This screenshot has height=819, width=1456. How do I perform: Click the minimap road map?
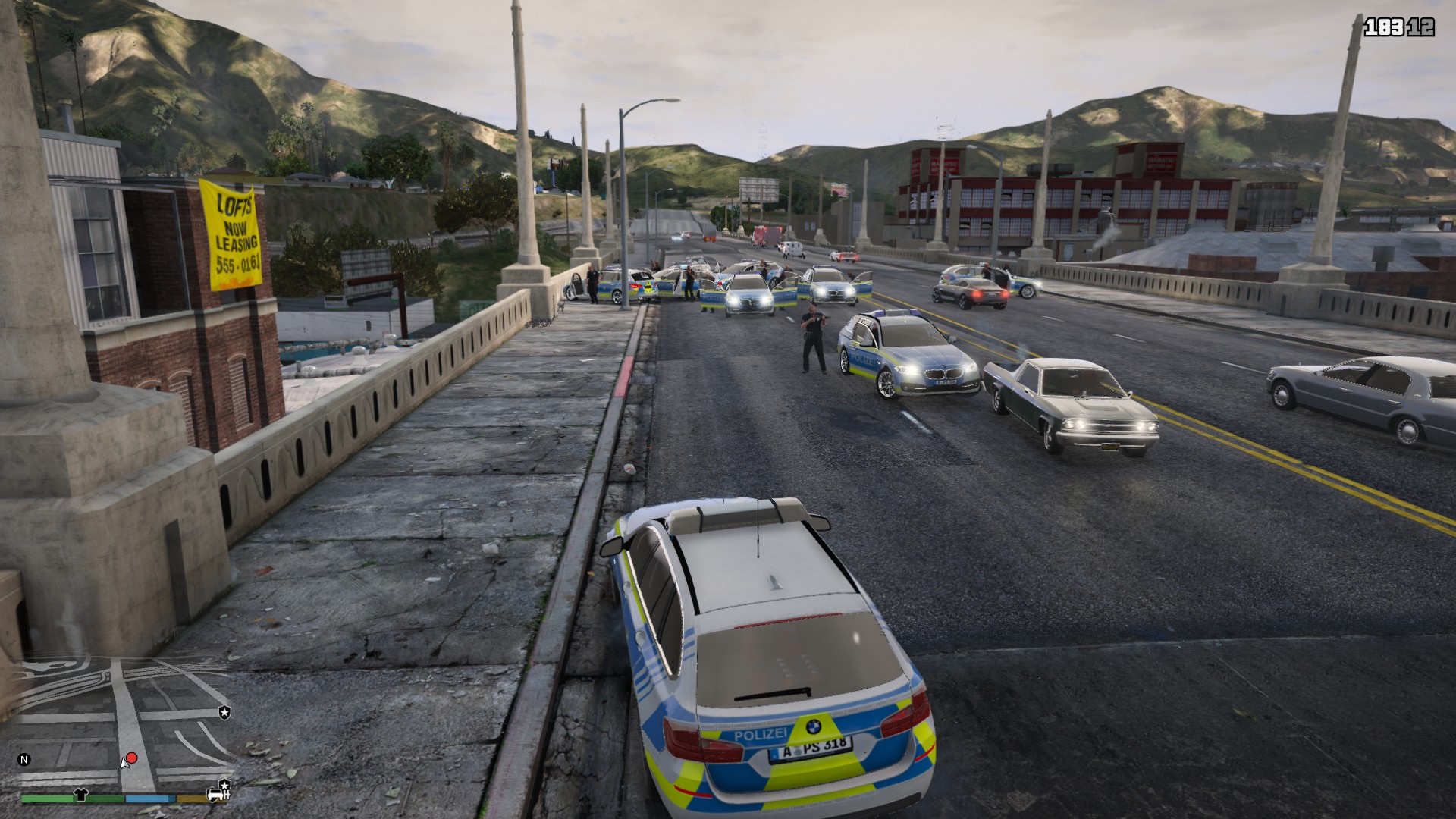pos(121,720)
